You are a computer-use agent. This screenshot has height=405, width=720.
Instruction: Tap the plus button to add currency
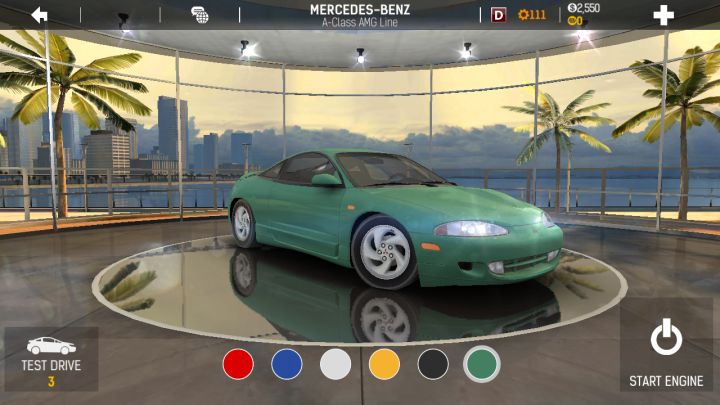[663, 15]
